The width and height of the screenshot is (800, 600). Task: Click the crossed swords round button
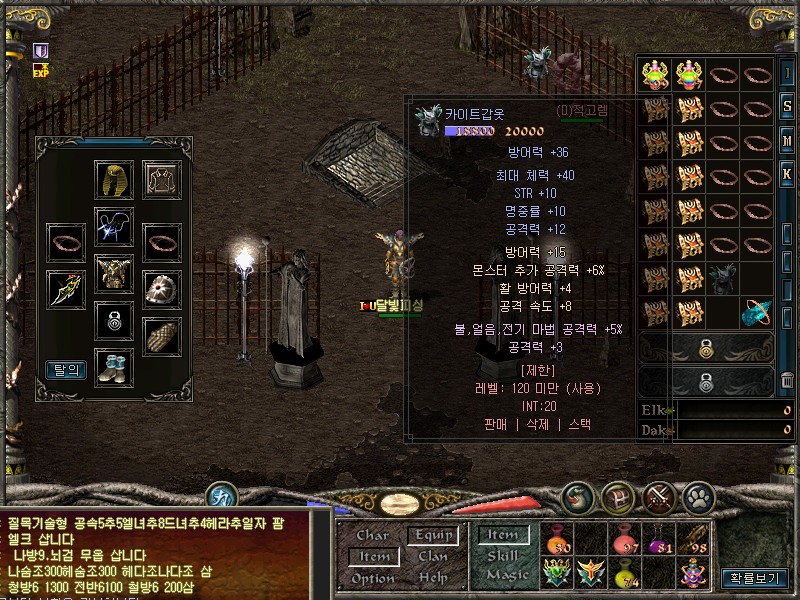click(659, 497)
